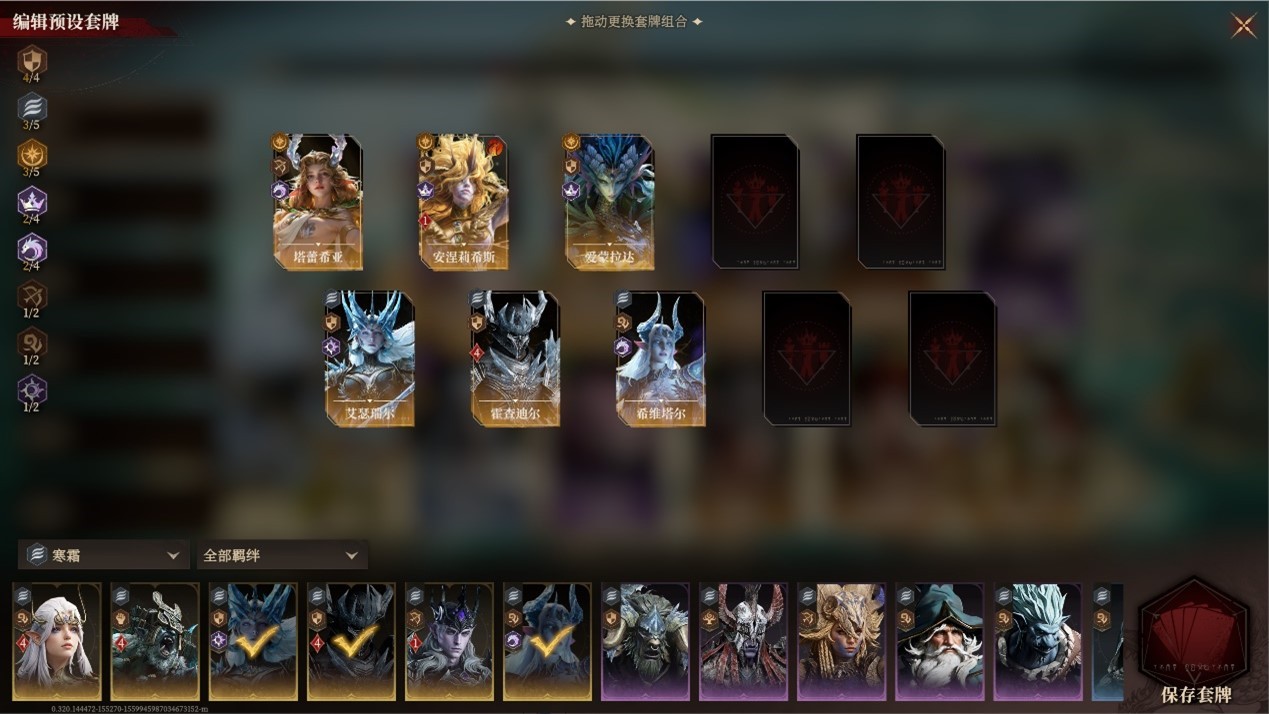Viewport: 1269px width, 714px height.
Task: Select the 塔蕾希亚 card in the deck
Action: pos(318,202)
